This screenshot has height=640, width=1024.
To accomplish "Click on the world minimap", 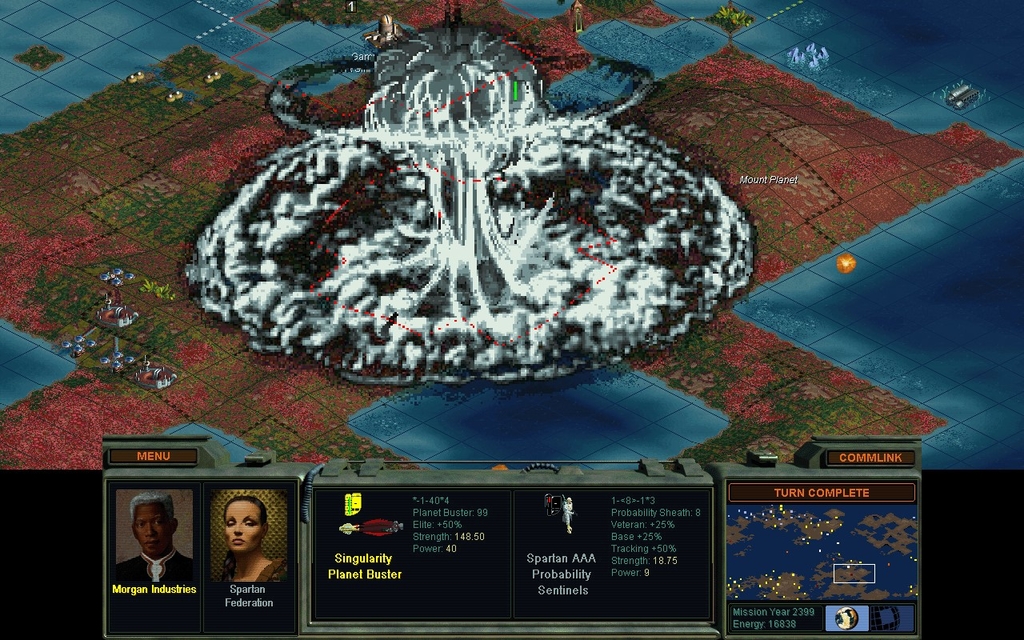I will 821,552.
